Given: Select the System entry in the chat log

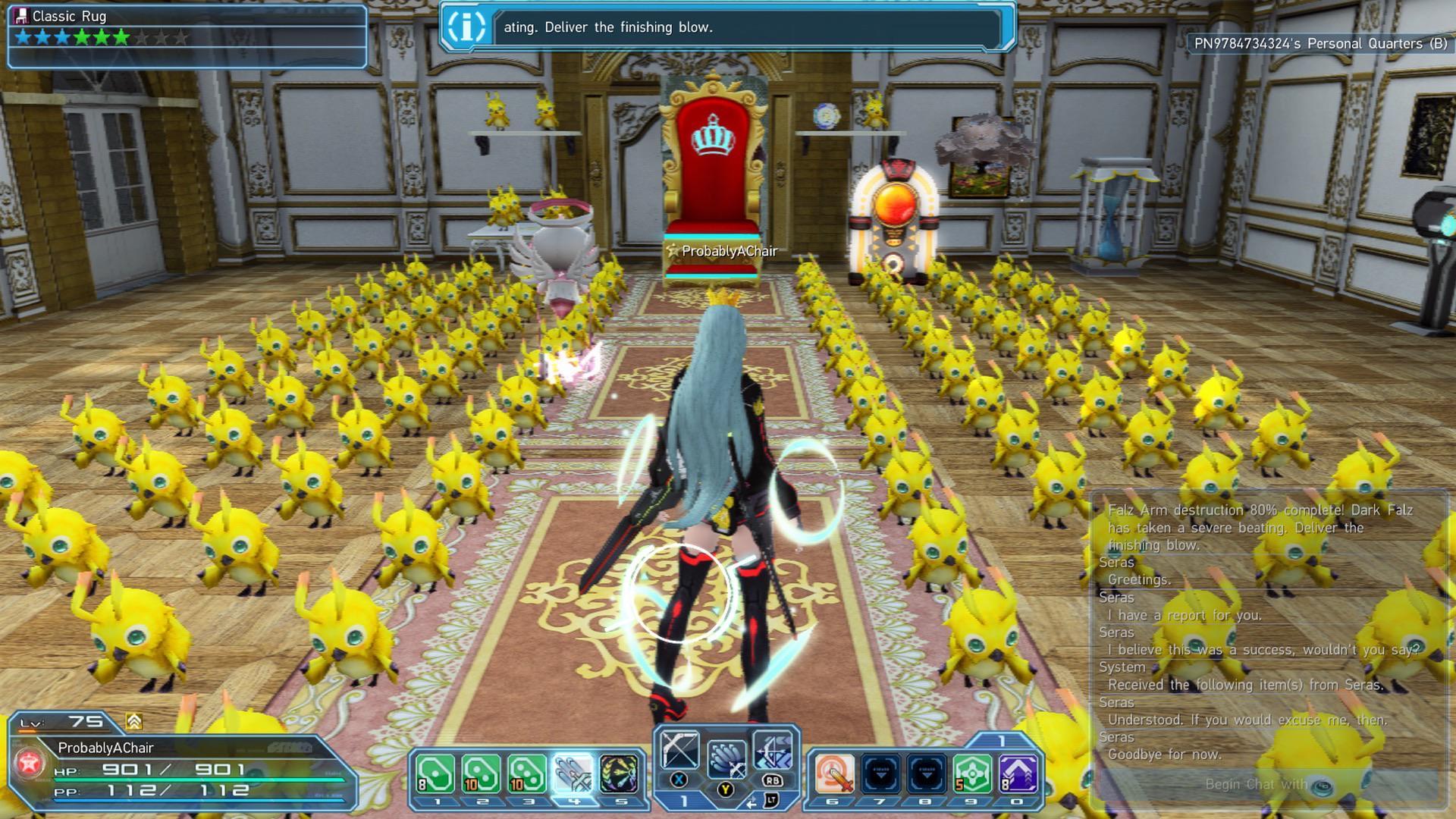Looking at the screenshot, I should point(1122,667).
